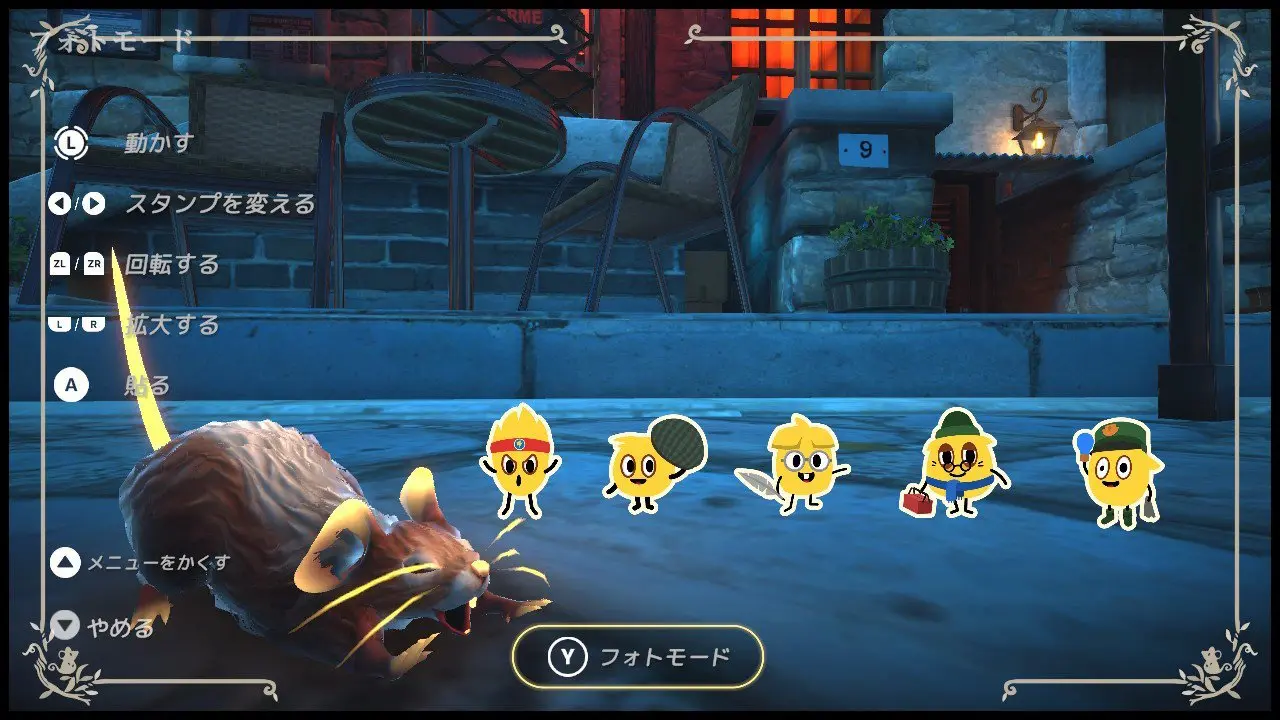Select the mustached stamp carrying a red toolbox

pos(954,463)
